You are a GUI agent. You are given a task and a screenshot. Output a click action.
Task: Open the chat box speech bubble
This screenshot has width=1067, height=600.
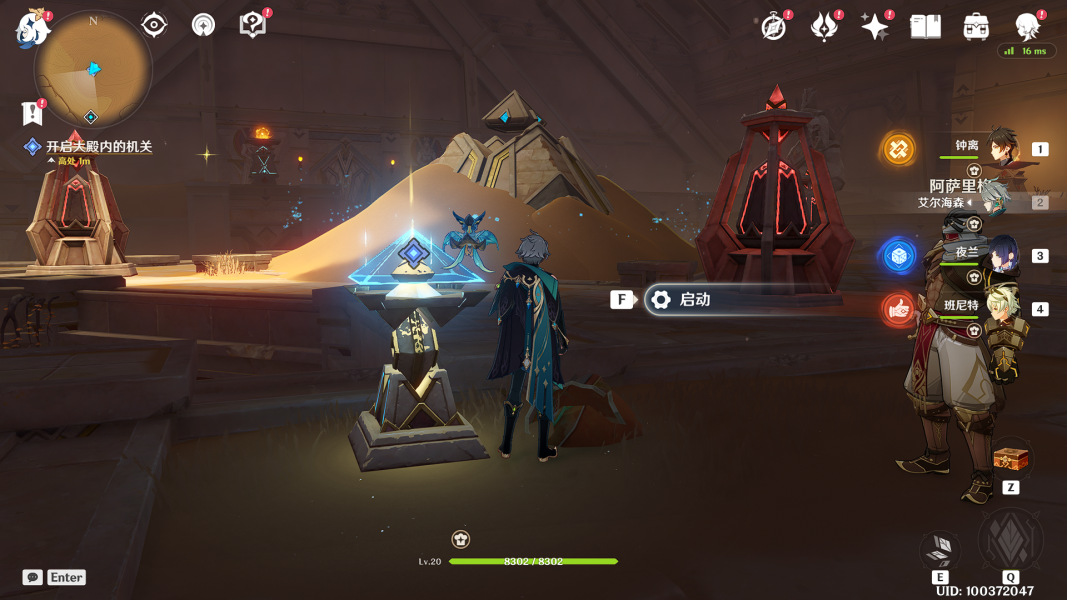(33, 577)
